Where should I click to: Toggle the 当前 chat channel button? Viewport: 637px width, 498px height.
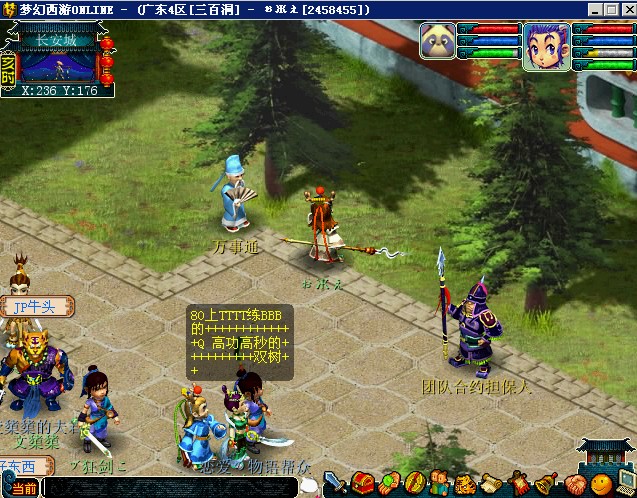pyautogui.click(x=25, y=489)
